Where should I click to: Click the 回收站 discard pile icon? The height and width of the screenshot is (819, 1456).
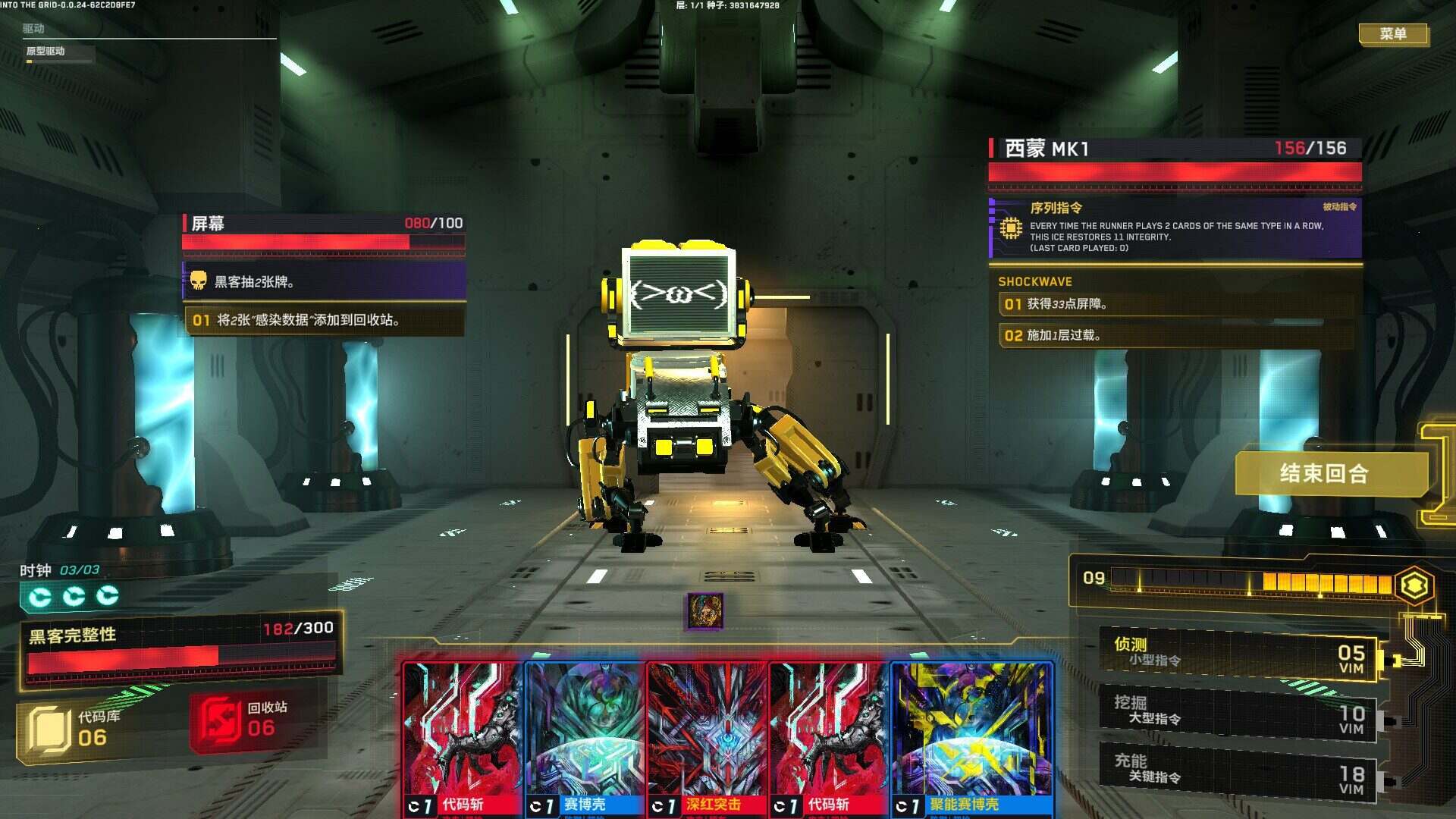tap(221, 724)
